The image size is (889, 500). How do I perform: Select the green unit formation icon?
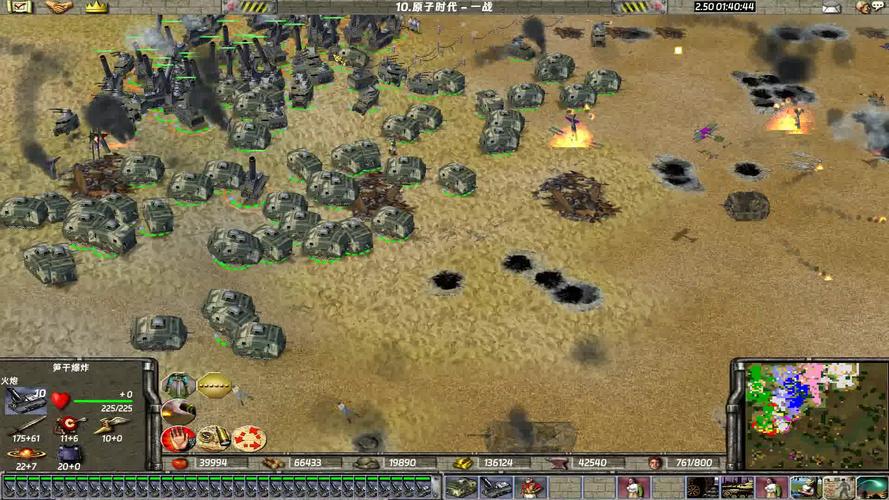(x=179, y=385)
